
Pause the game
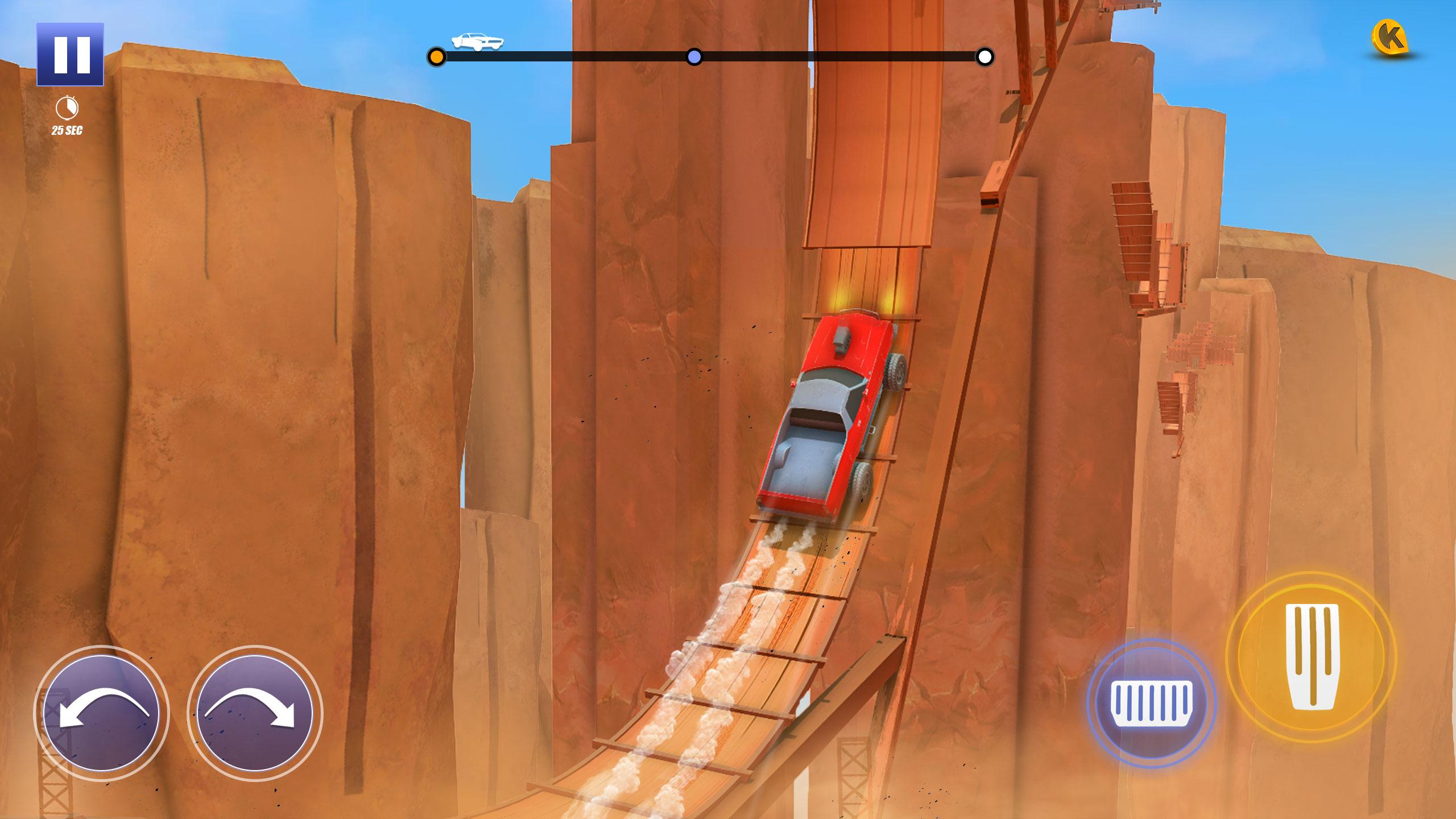pyautogui.click(x=71, y=55)
